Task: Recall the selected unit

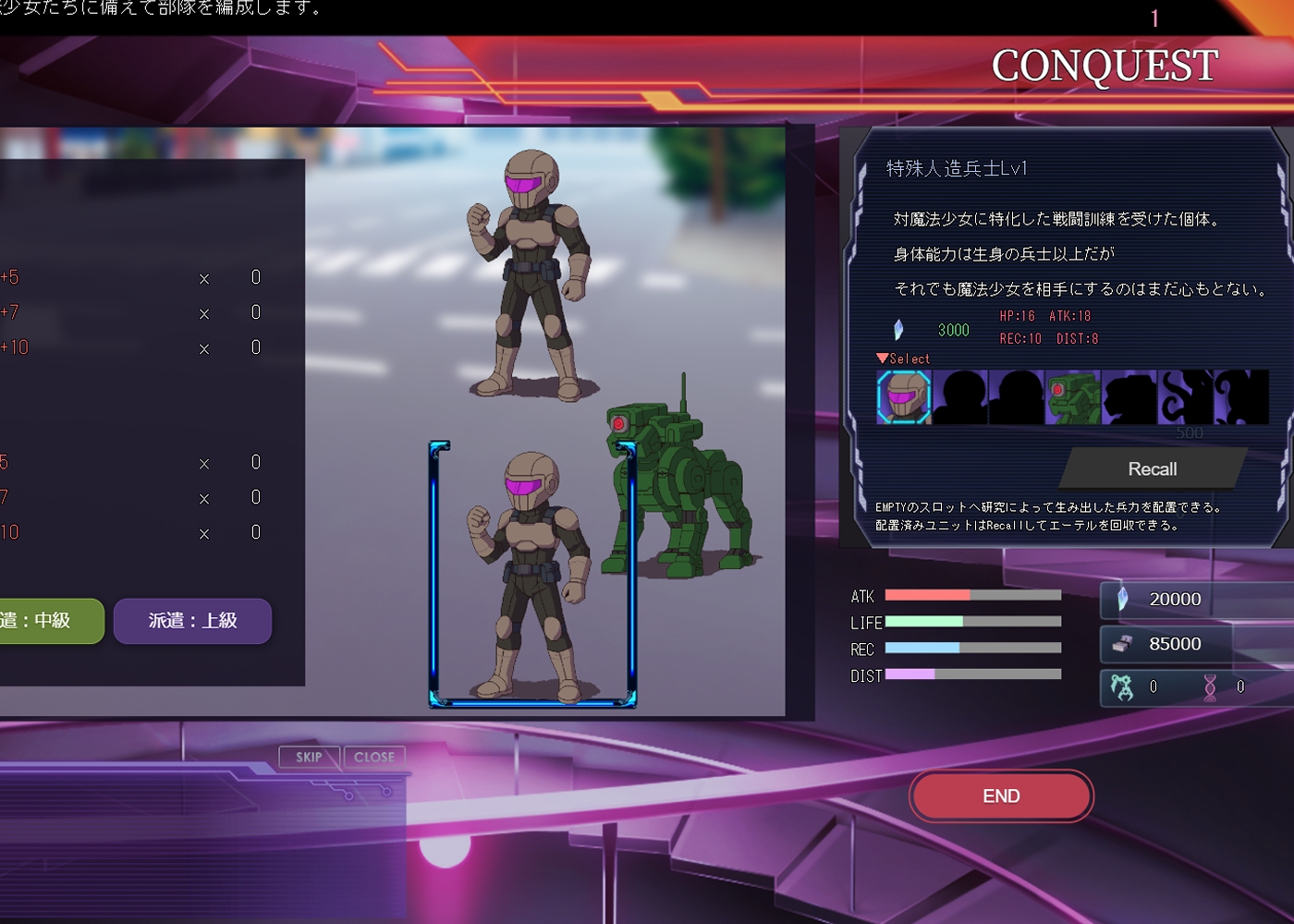Action: (1152, 468)
